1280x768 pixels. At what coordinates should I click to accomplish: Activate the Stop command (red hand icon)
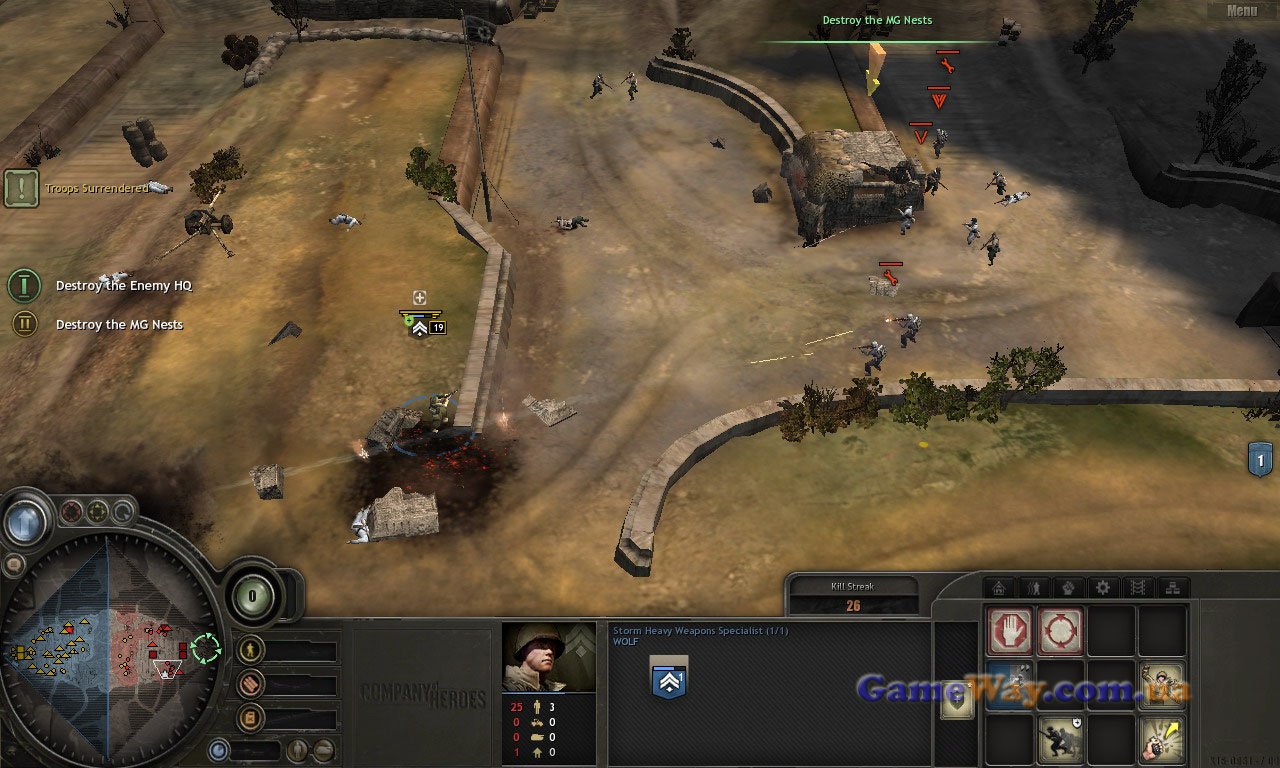(x=1009, y=631)
